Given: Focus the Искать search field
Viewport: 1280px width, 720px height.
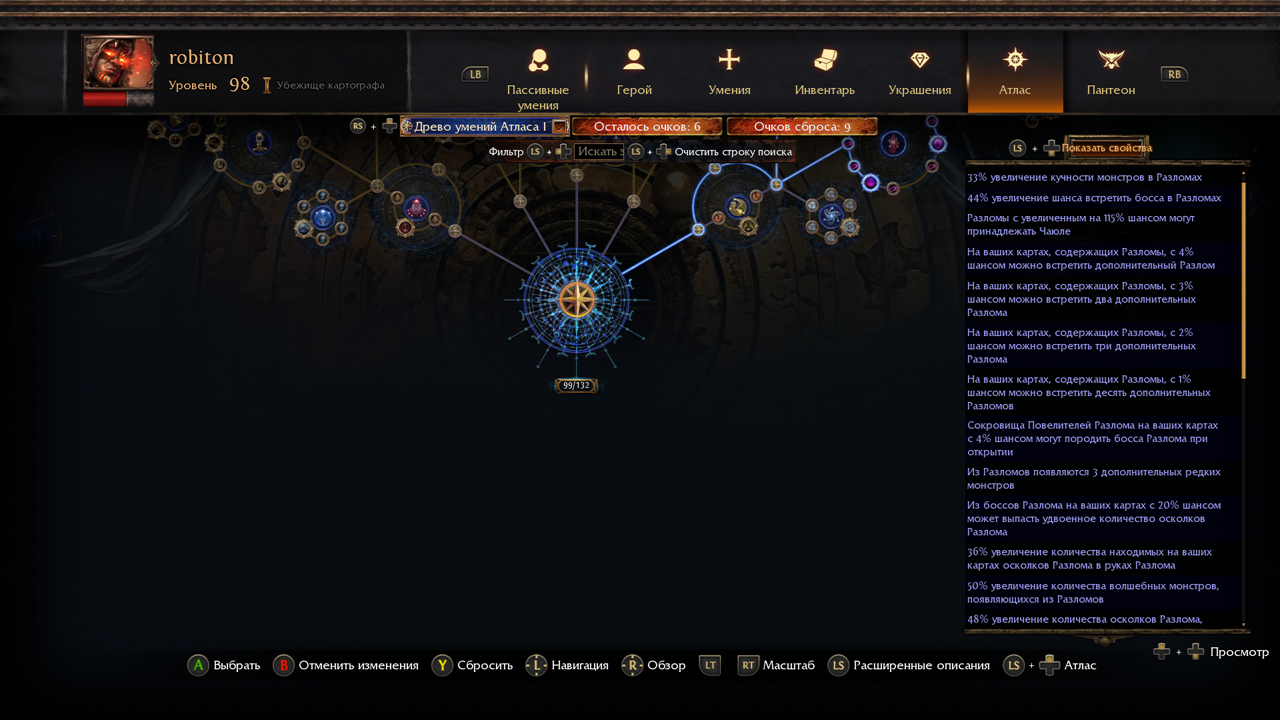Looking at the screenshot, I should click(x=599, y=152).
